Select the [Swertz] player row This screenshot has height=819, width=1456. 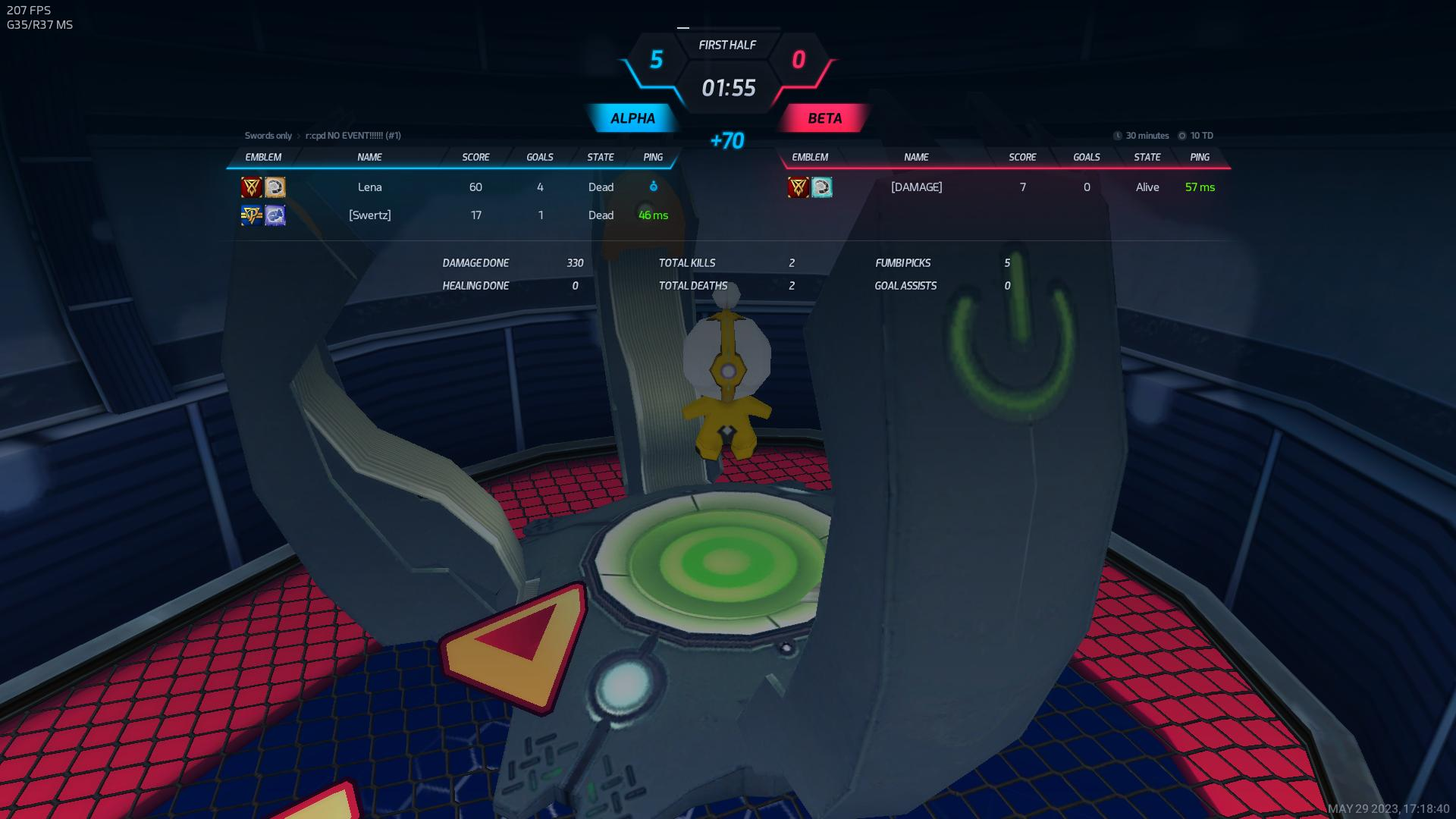[x=370, y=215]
